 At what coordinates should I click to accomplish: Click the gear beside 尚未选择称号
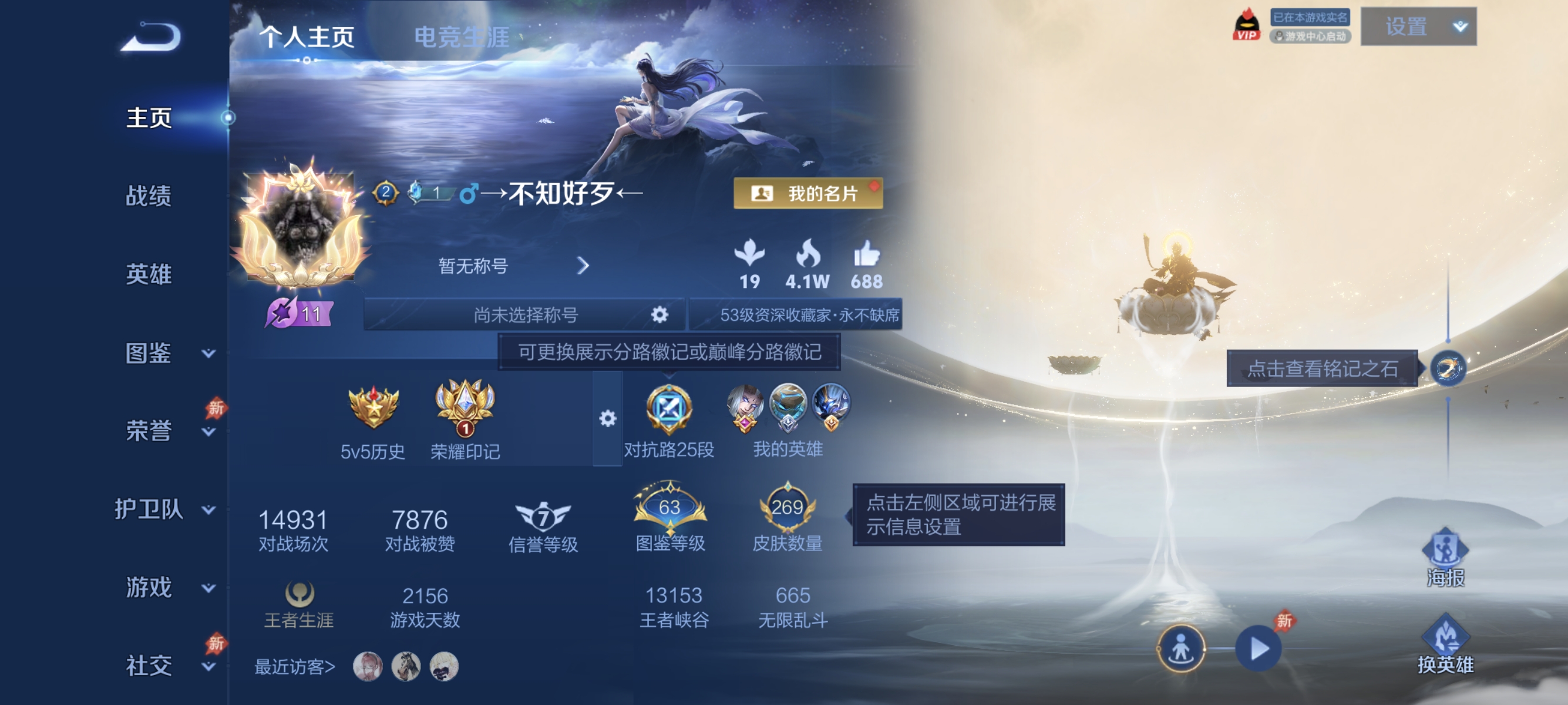[x=659, y=315]
